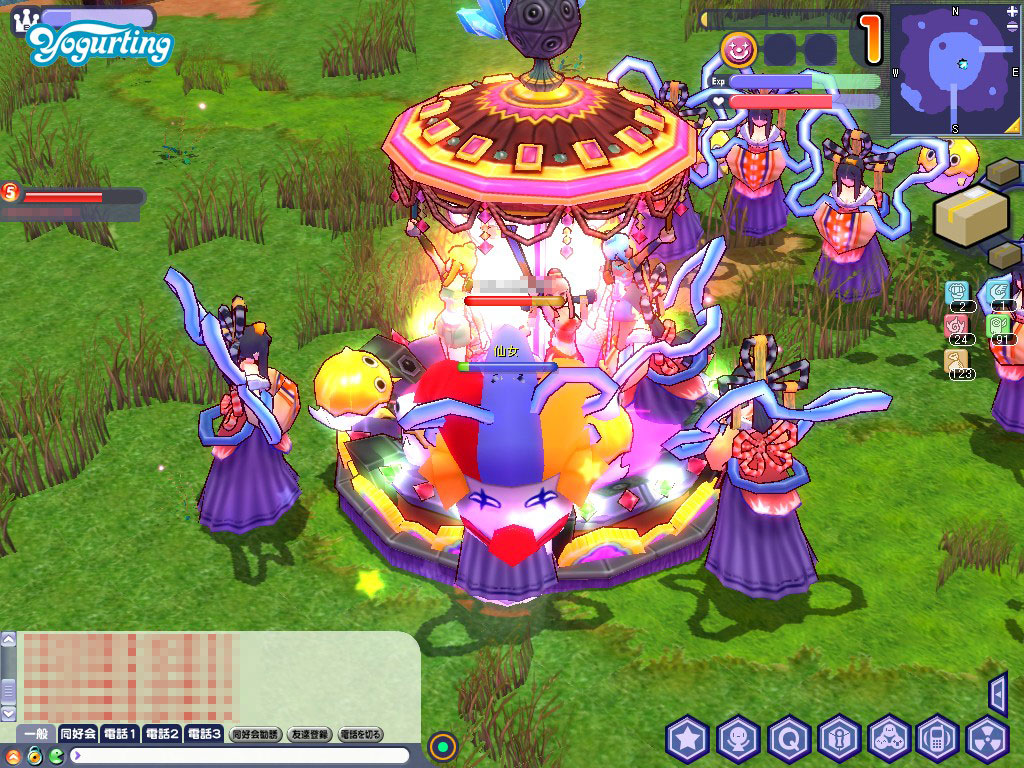Open the mobile phone hexagon button
Image resolution: width=1024 pixels, height=768 pixels.
point(938,739)
